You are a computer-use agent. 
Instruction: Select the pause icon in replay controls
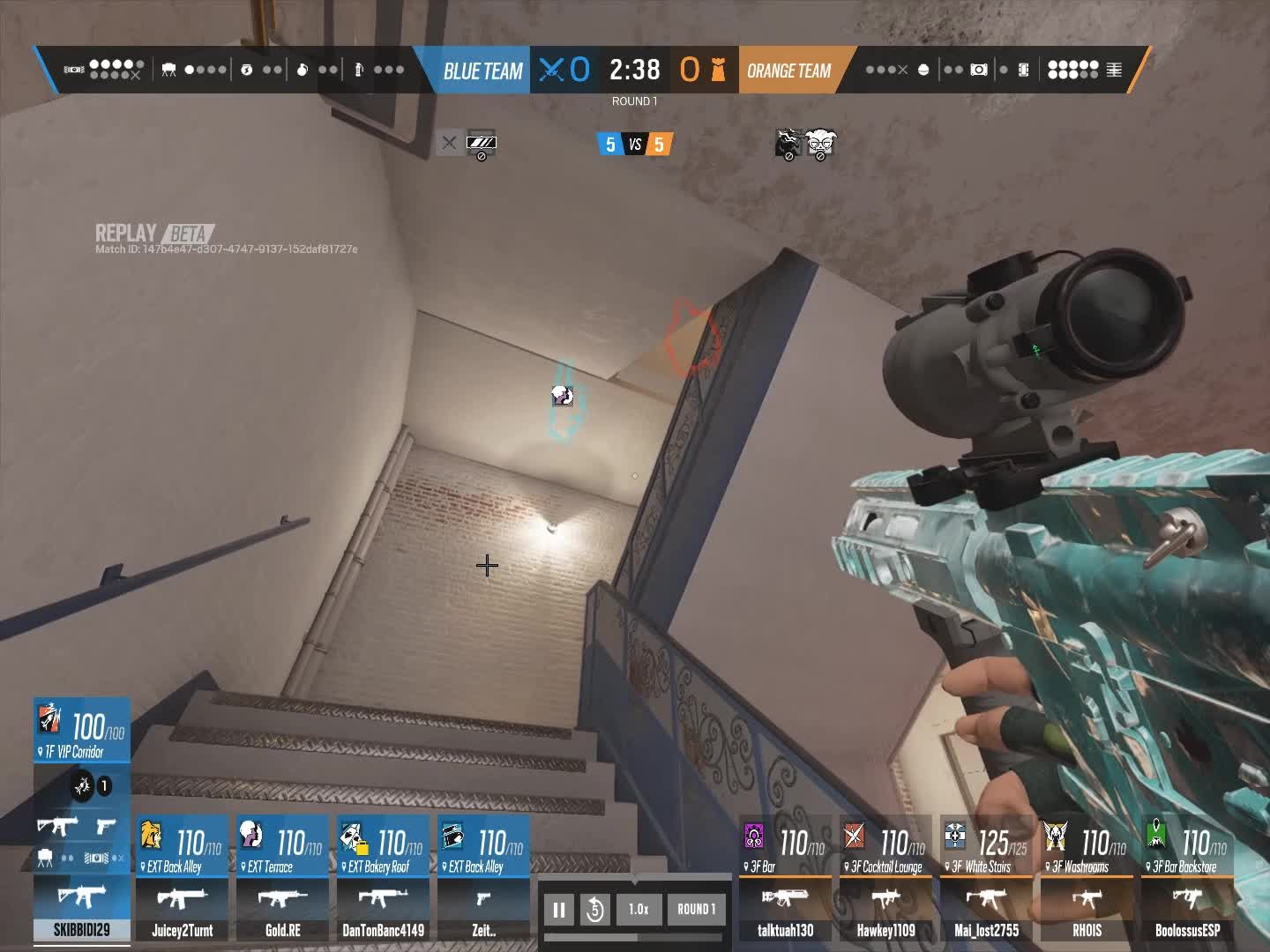coord(559,910)
